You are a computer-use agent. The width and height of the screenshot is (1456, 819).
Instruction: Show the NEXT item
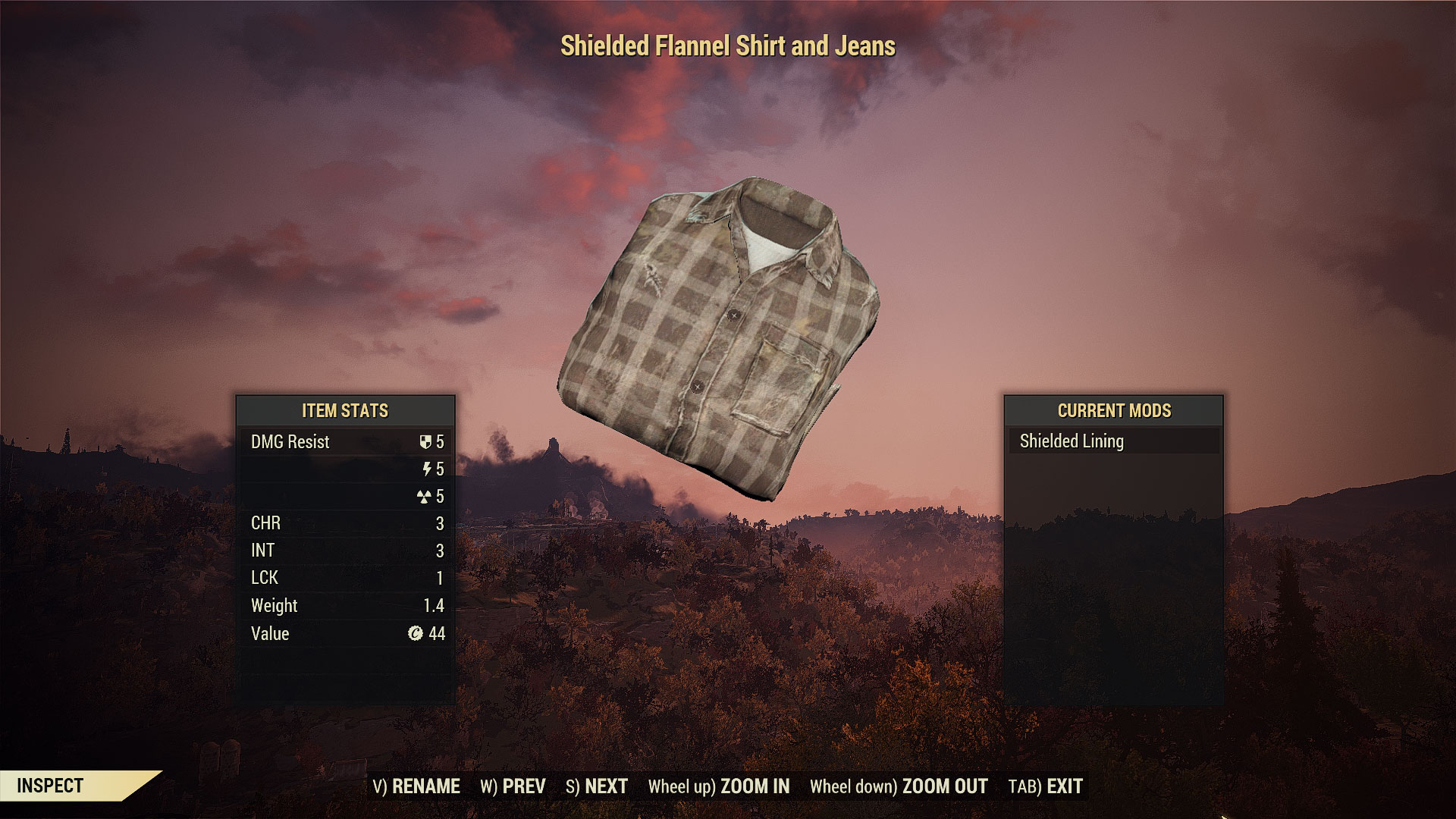point(597,786)
